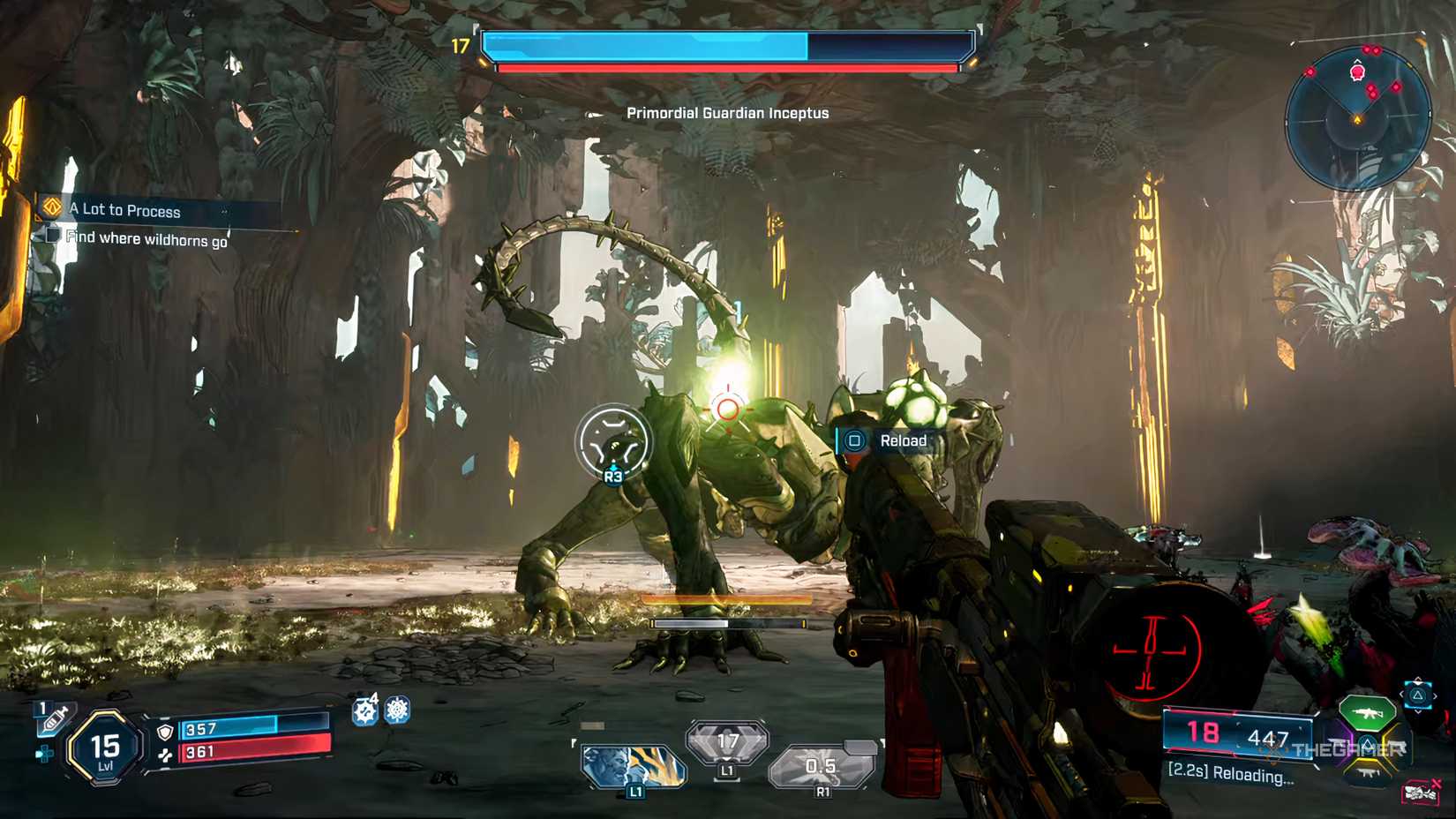Select the health cross icon next to 361

[167, 754]
